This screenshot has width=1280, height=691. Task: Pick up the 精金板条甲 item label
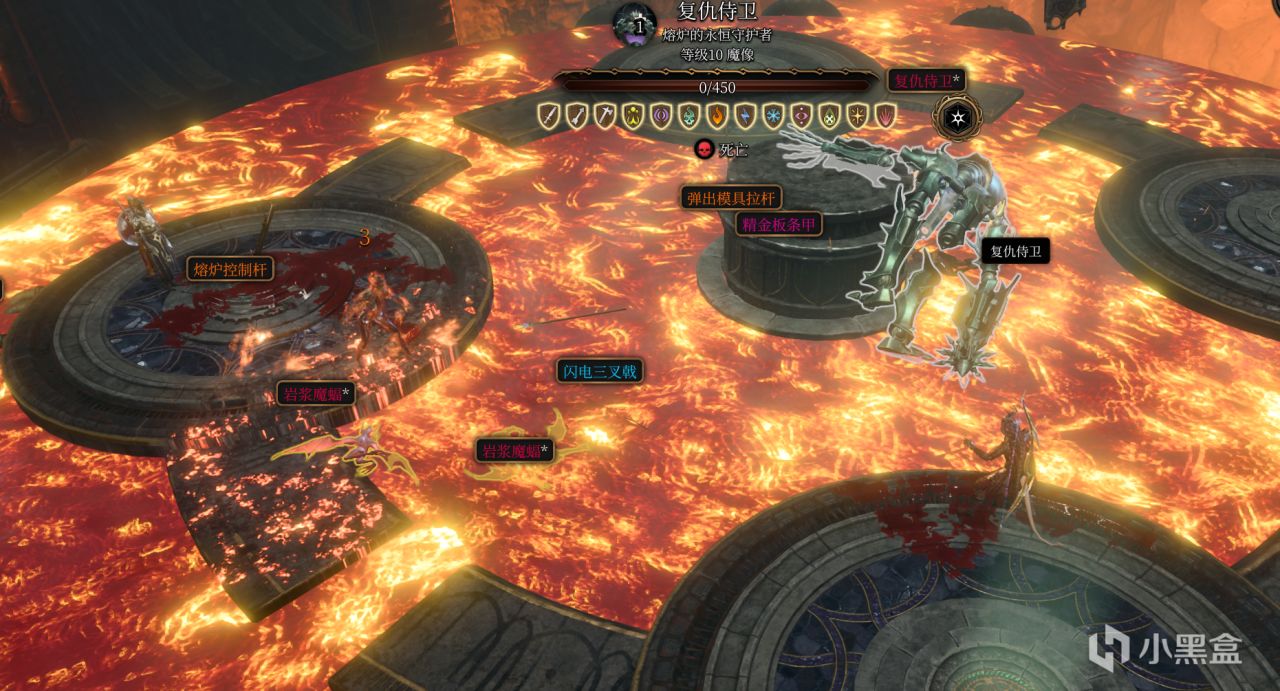point(779,224)
